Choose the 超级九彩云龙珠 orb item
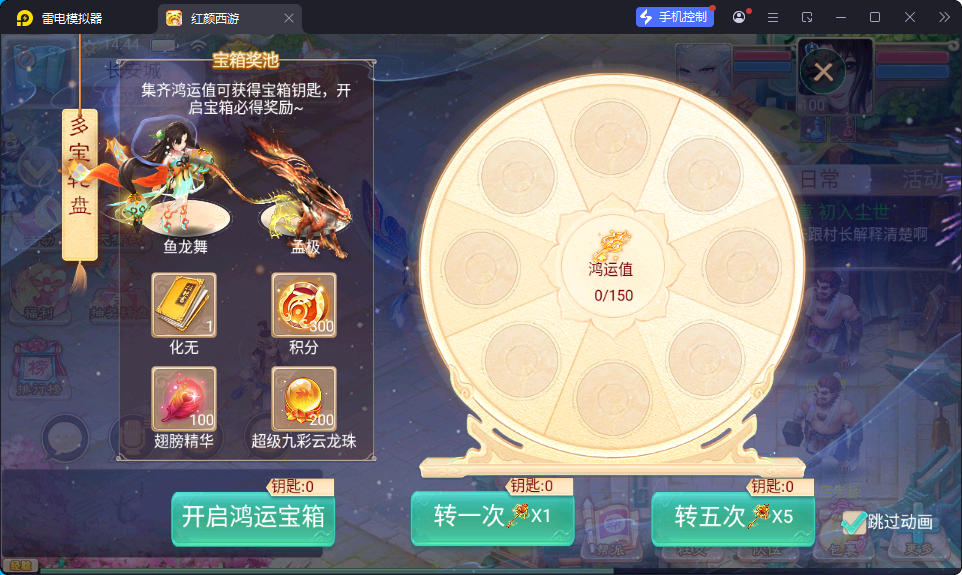Image resolution: width=962 pixels, height=575 pixels. coord(304,398)
